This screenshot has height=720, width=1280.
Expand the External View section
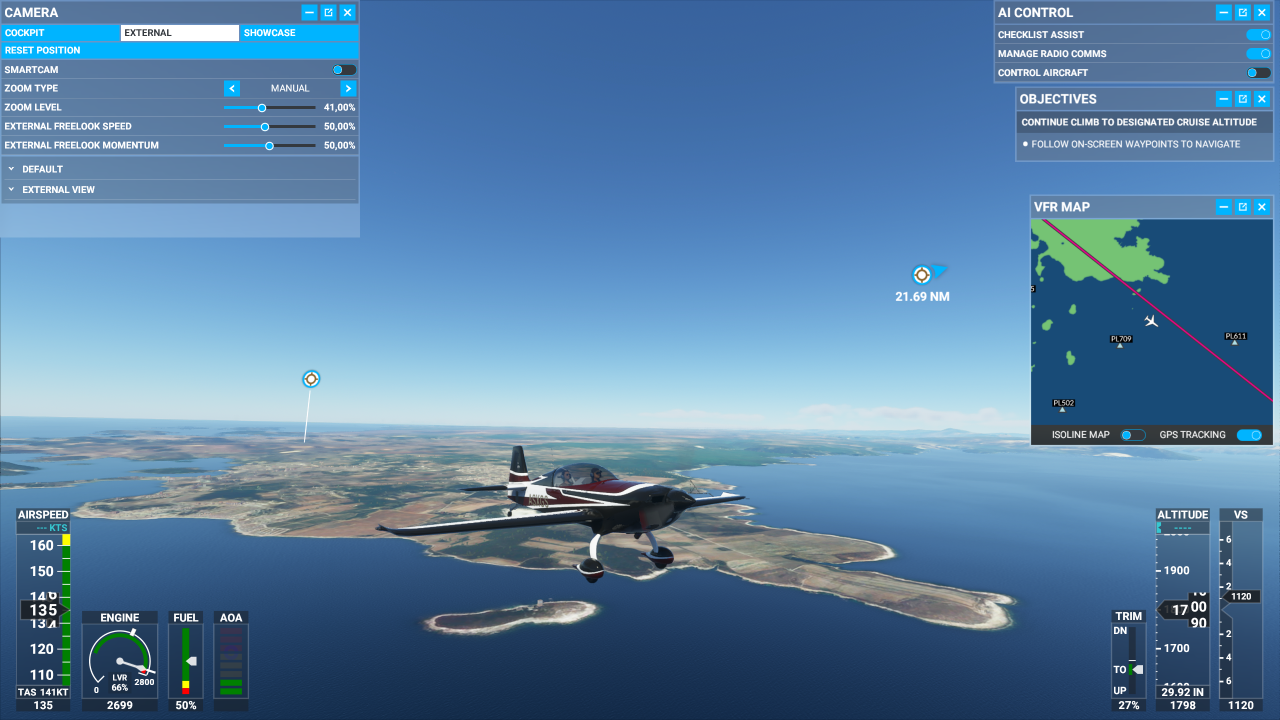[59, 189]
